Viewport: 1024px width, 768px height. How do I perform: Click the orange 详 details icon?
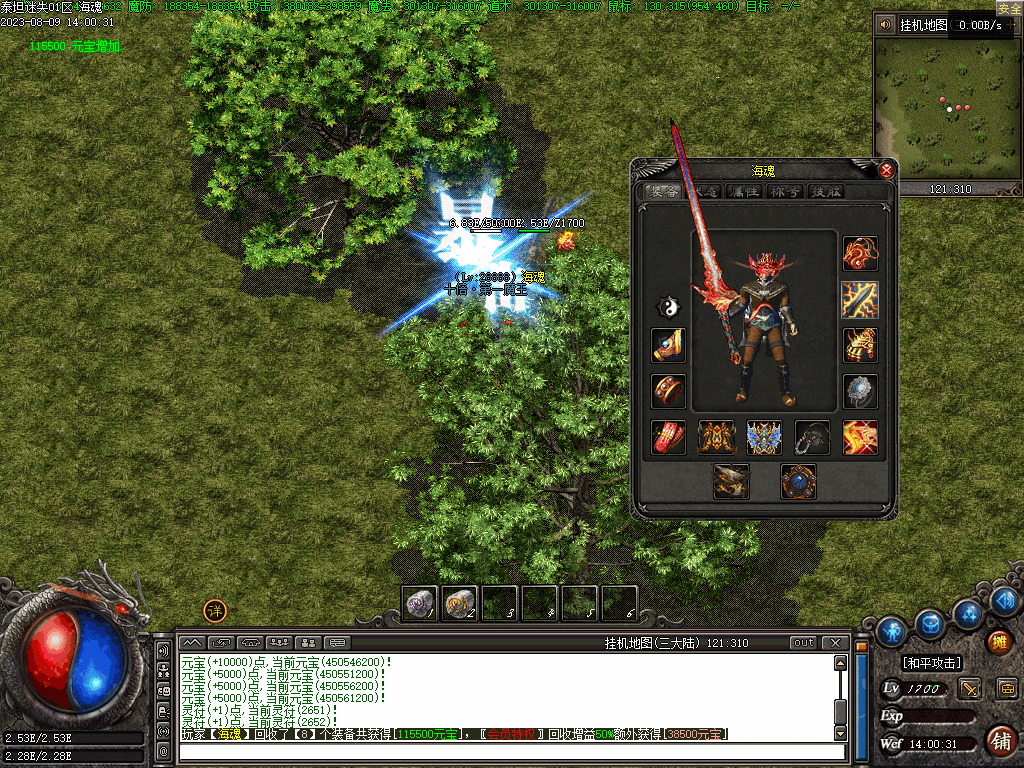pyautogui.click(x=215, y=611)
